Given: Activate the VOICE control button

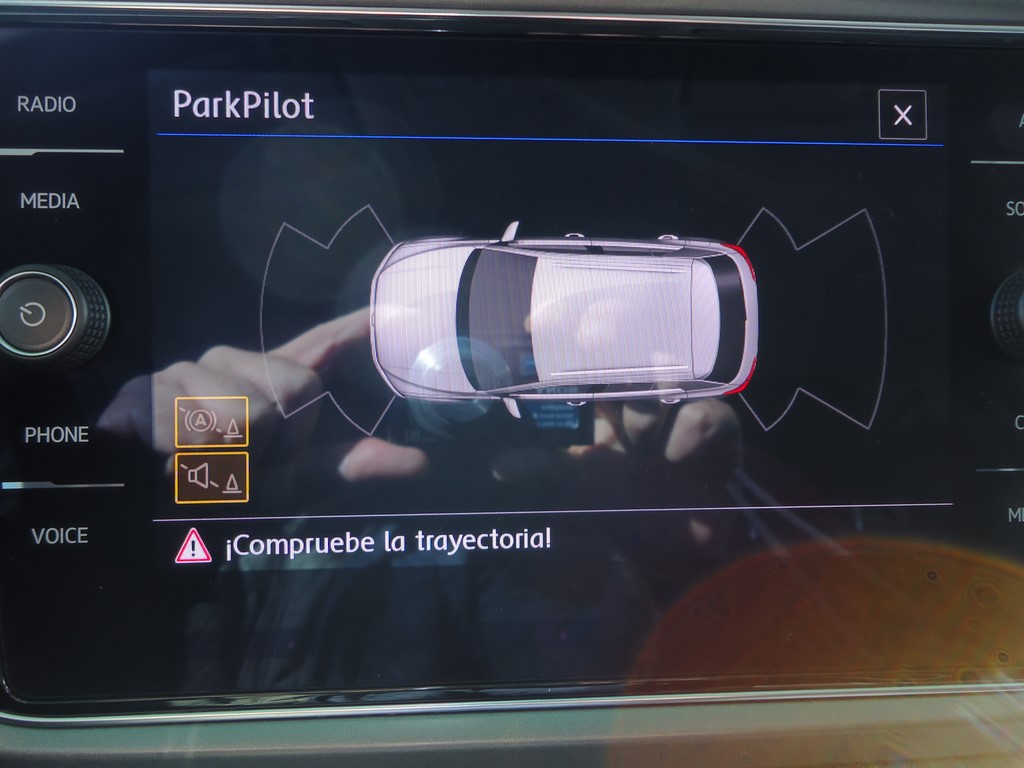Looking at the screenshot, I should [59, 536].
